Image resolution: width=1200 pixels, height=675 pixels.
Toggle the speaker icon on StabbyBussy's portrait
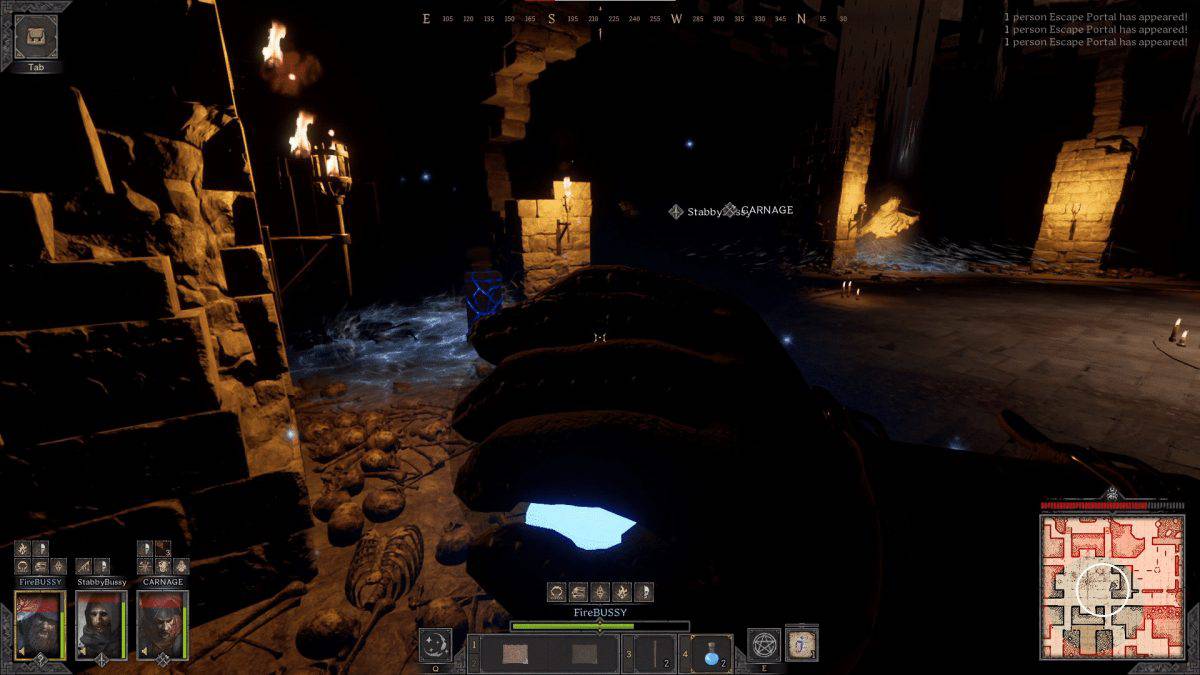[84, 653]
